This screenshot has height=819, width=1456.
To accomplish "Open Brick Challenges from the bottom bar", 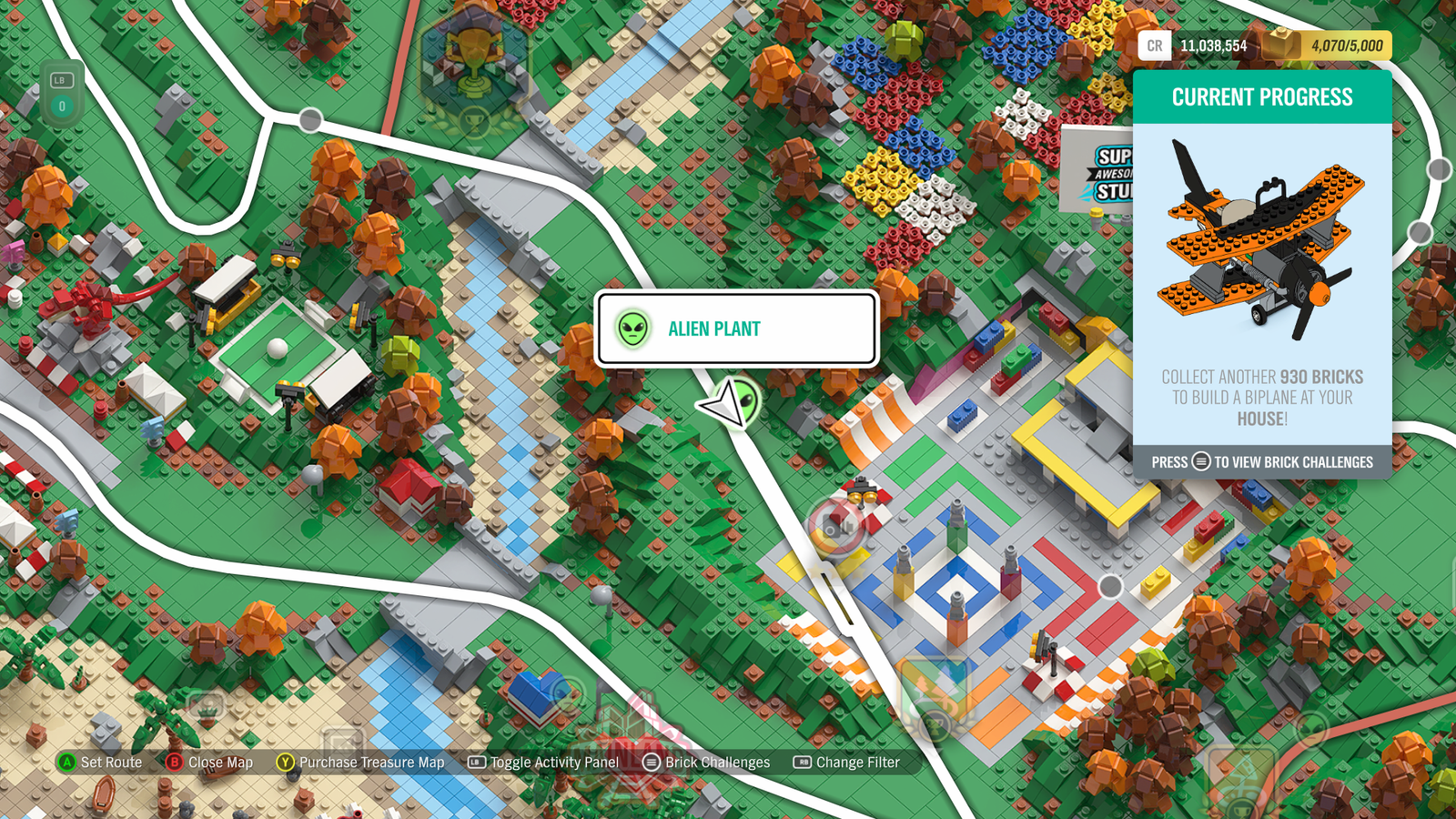I will pos(706,763).
